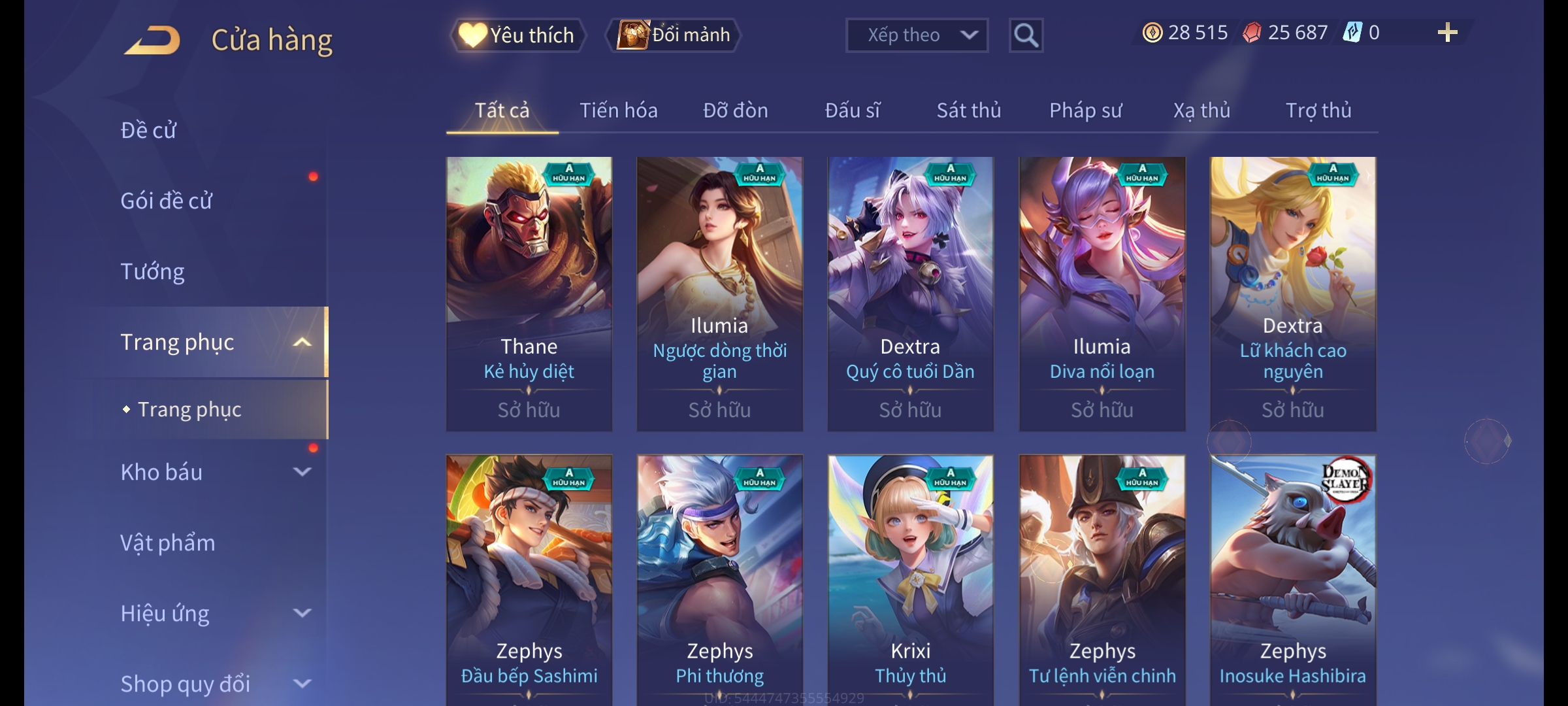Go back using the arrow button
1568x706 pixels.
coord(153,41)
